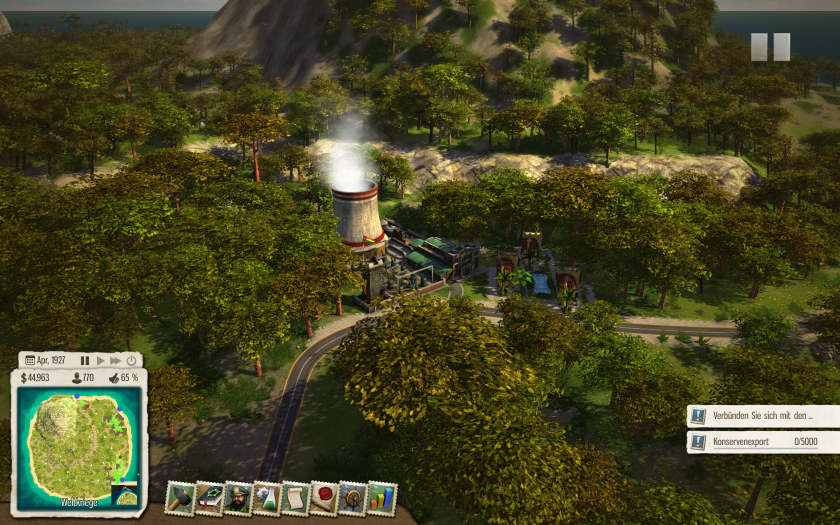Open the red wax seal document icon

(323, 497)
